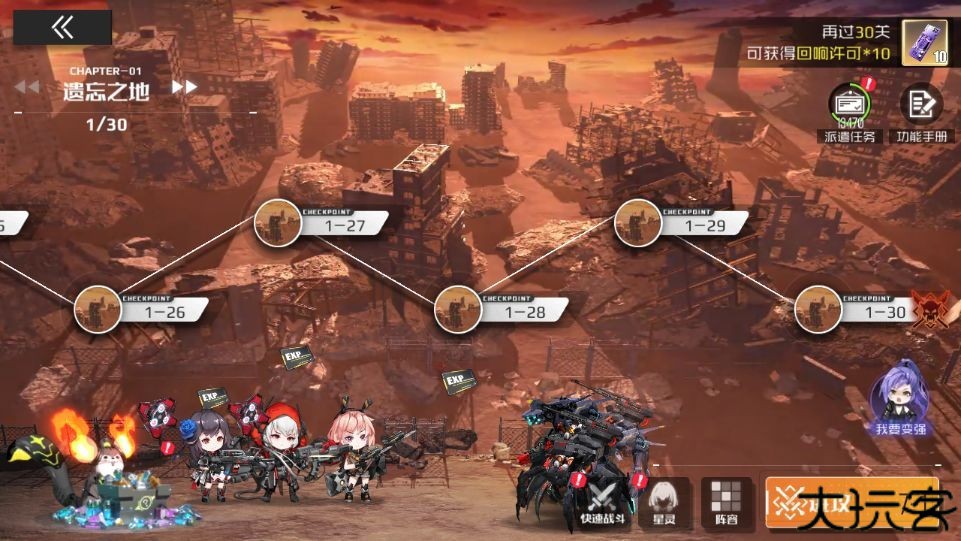Select checkpoint 1-26

[99, 308]
